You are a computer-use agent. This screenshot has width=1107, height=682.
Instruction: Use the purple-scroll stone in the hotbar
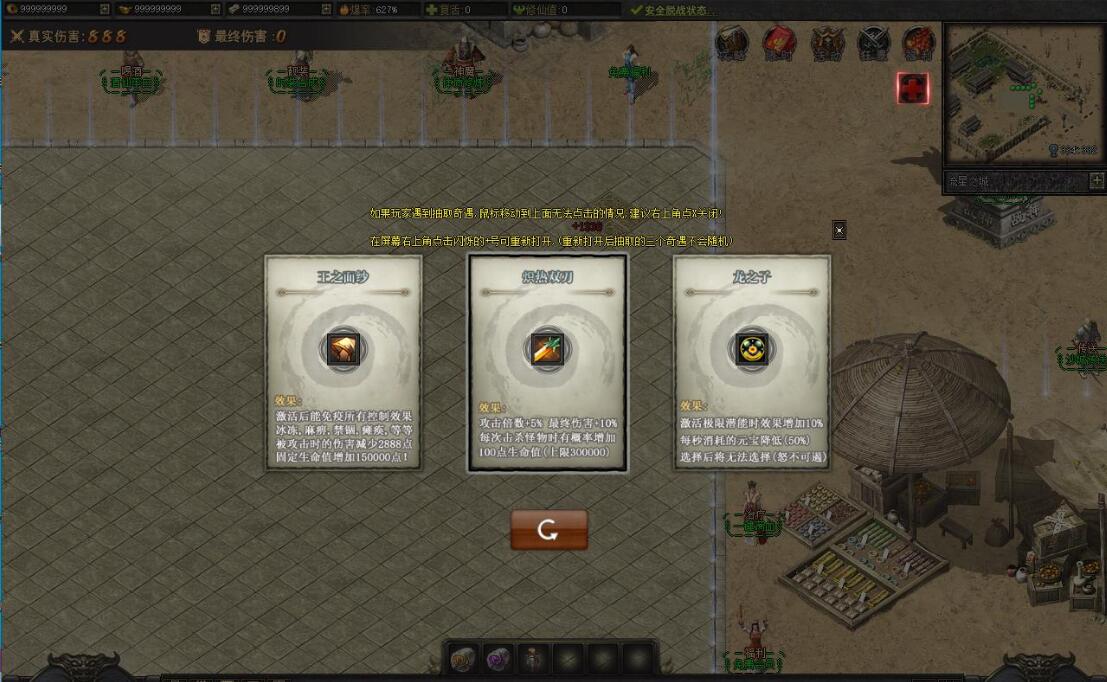tap(498, 658)
